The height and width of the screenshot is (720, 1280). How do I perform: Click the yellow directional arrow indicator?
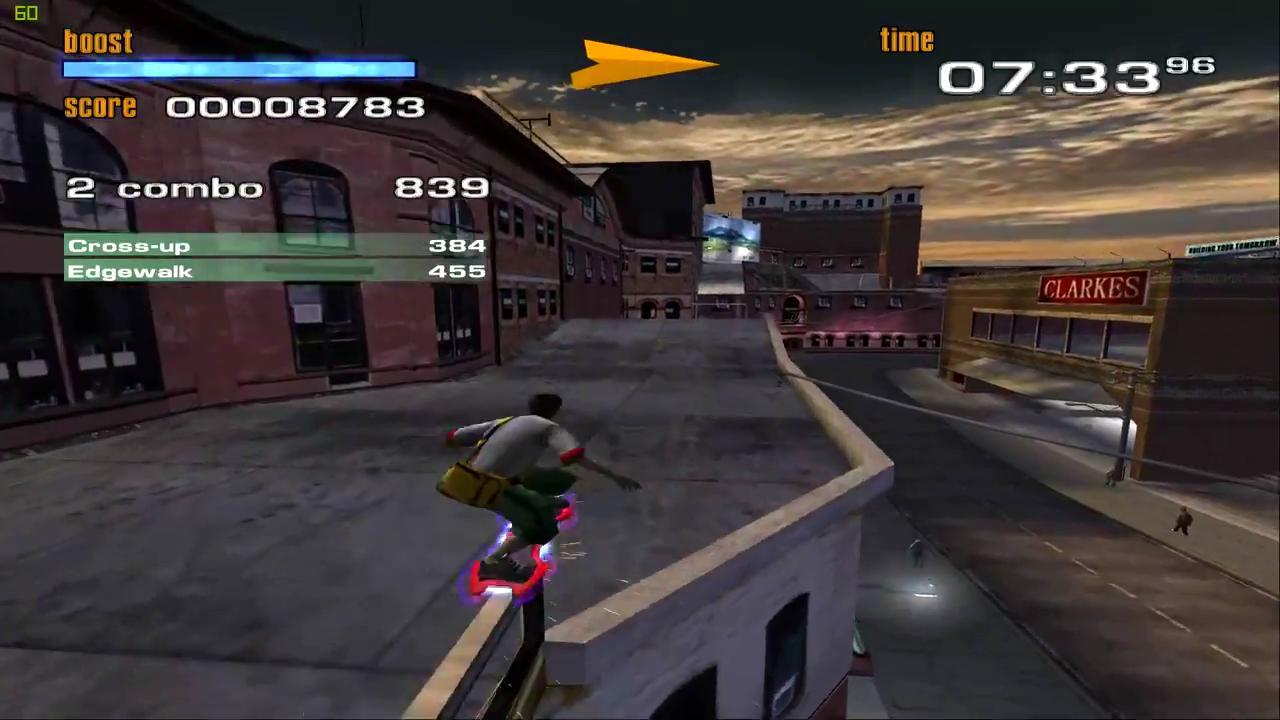645,65
